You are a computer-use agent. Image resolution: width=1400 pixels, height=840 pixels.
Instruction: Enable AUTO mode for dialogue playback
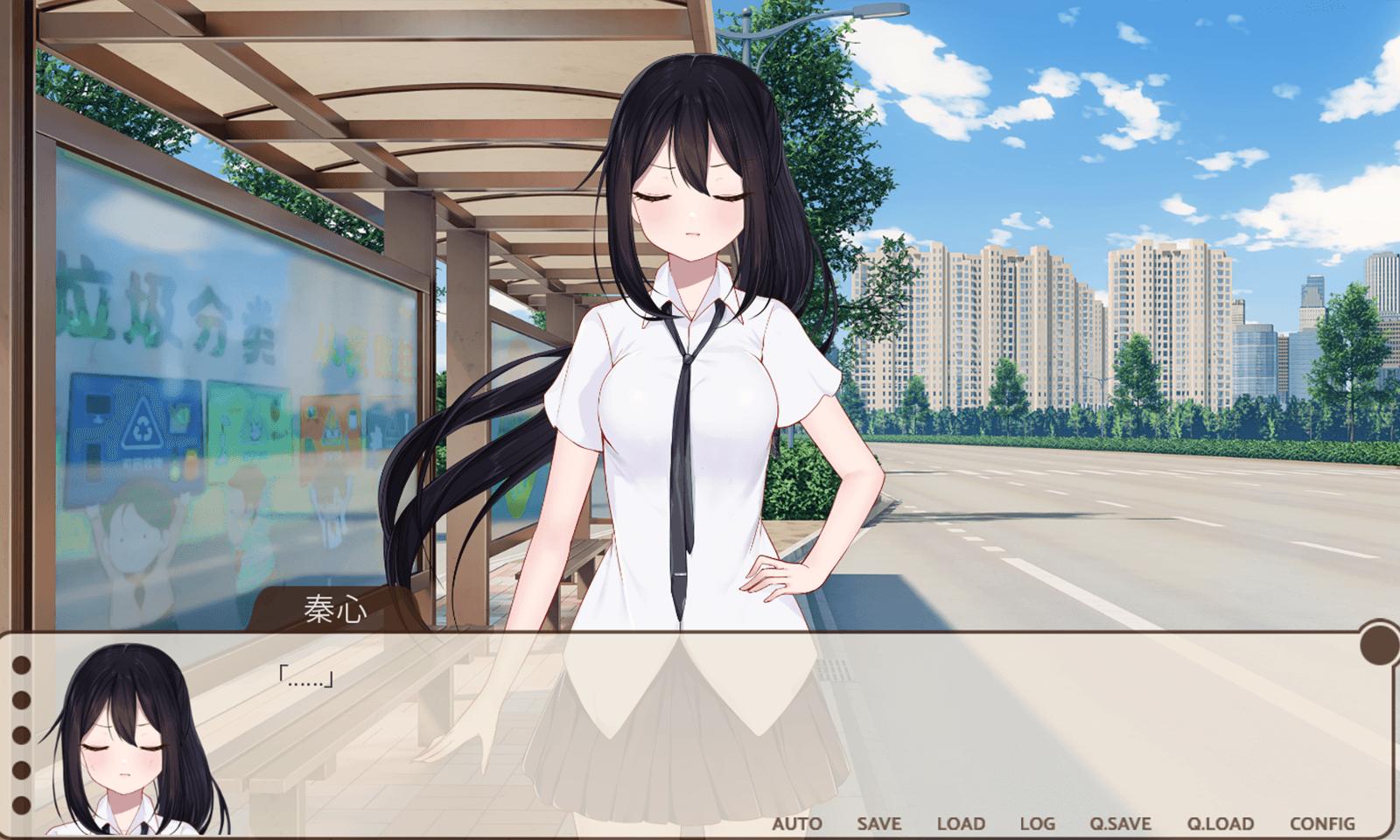tap(795, 823)
